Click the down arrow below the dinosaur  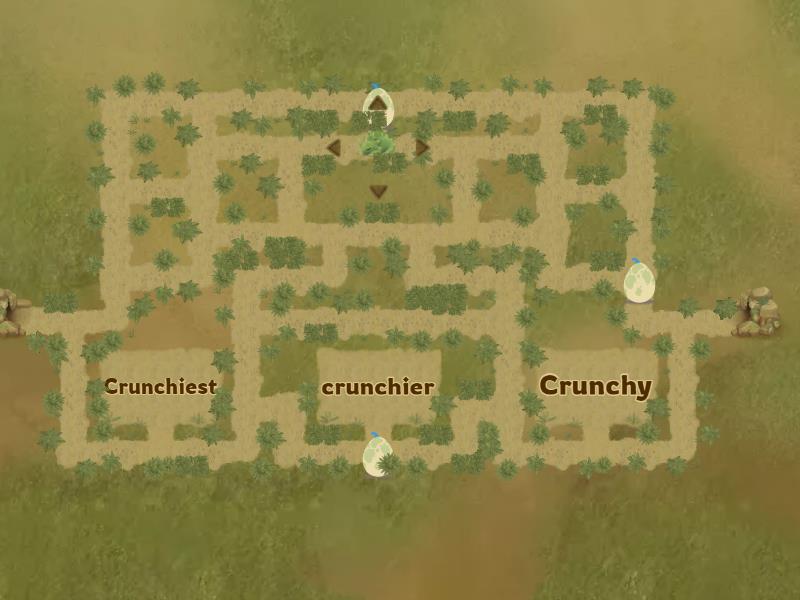click(378, 191)
